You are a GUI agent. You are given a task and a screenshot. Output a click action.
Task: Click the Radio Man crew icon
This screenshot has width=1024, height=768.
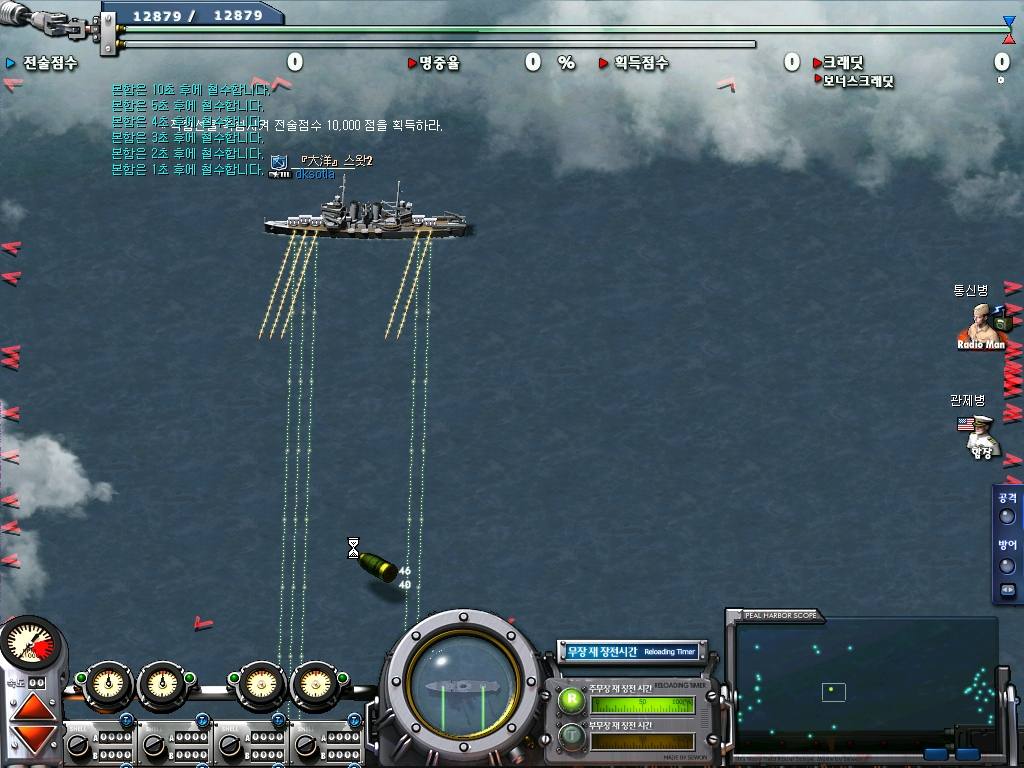pyautogui.click(x=981, y=326)
